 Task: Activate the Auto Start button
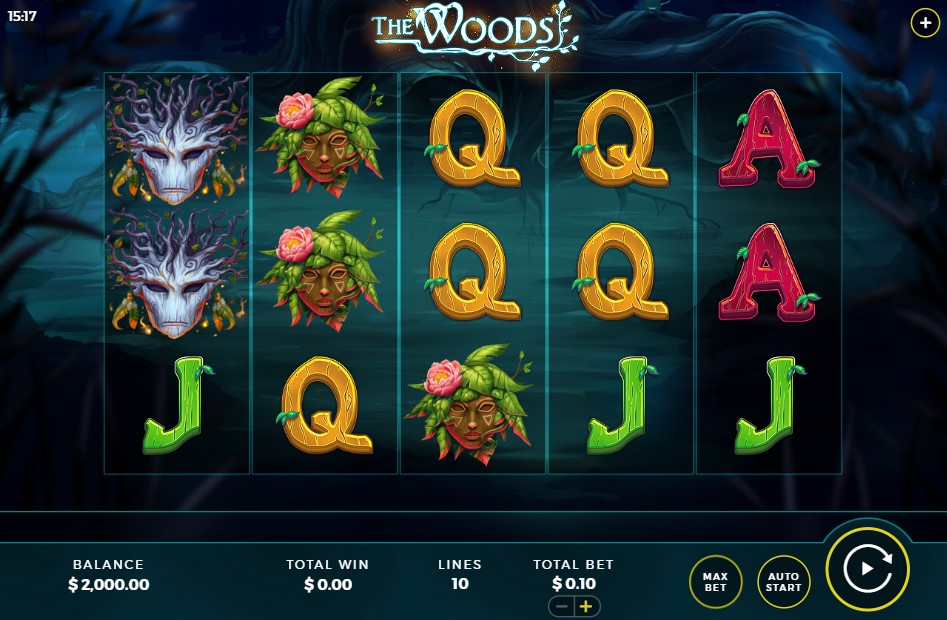[783, 581]
